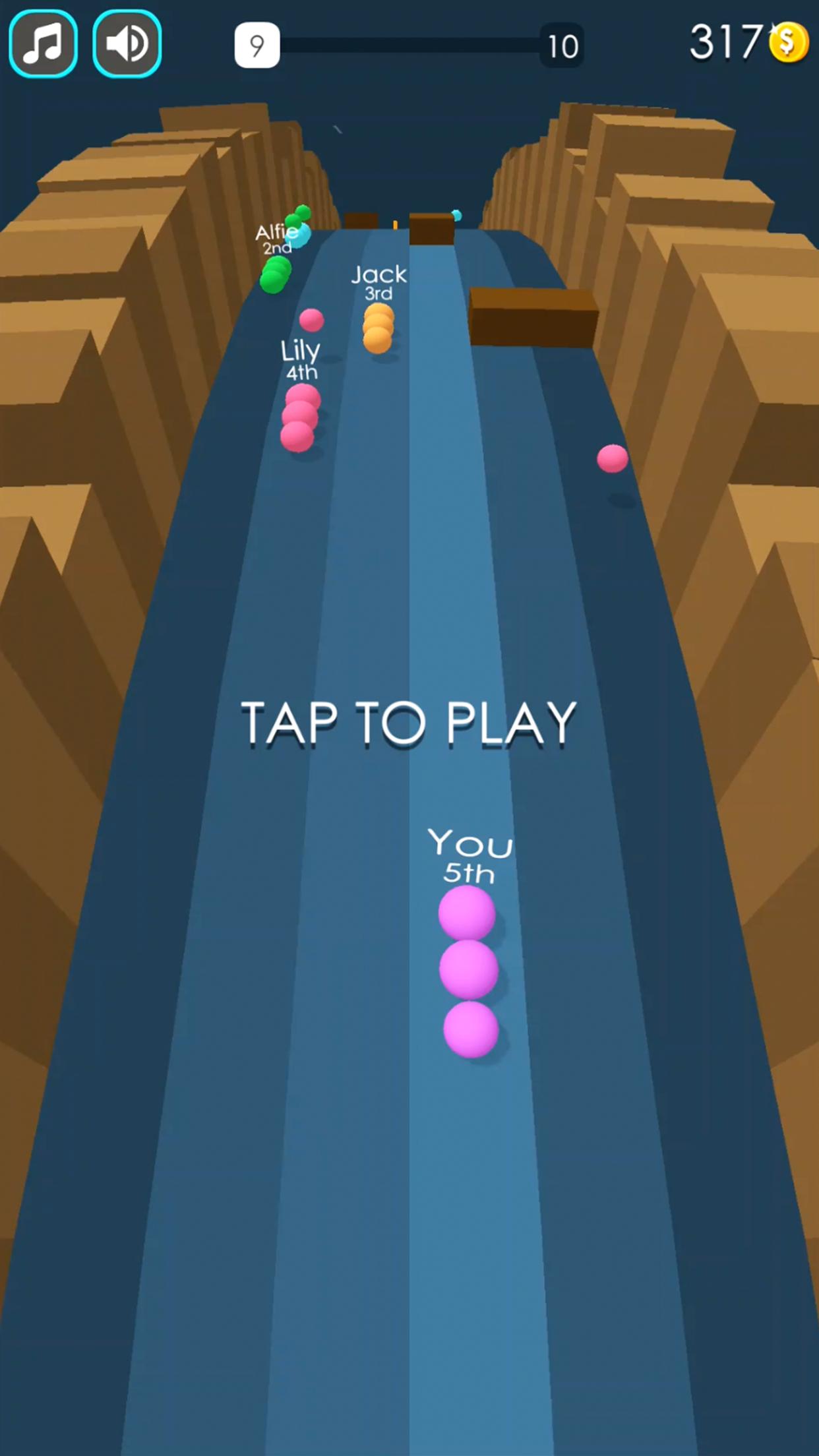The width and height of the screenshot is (819, 1456).
Task: Toggle the music note button
Action: click(44, 44)
